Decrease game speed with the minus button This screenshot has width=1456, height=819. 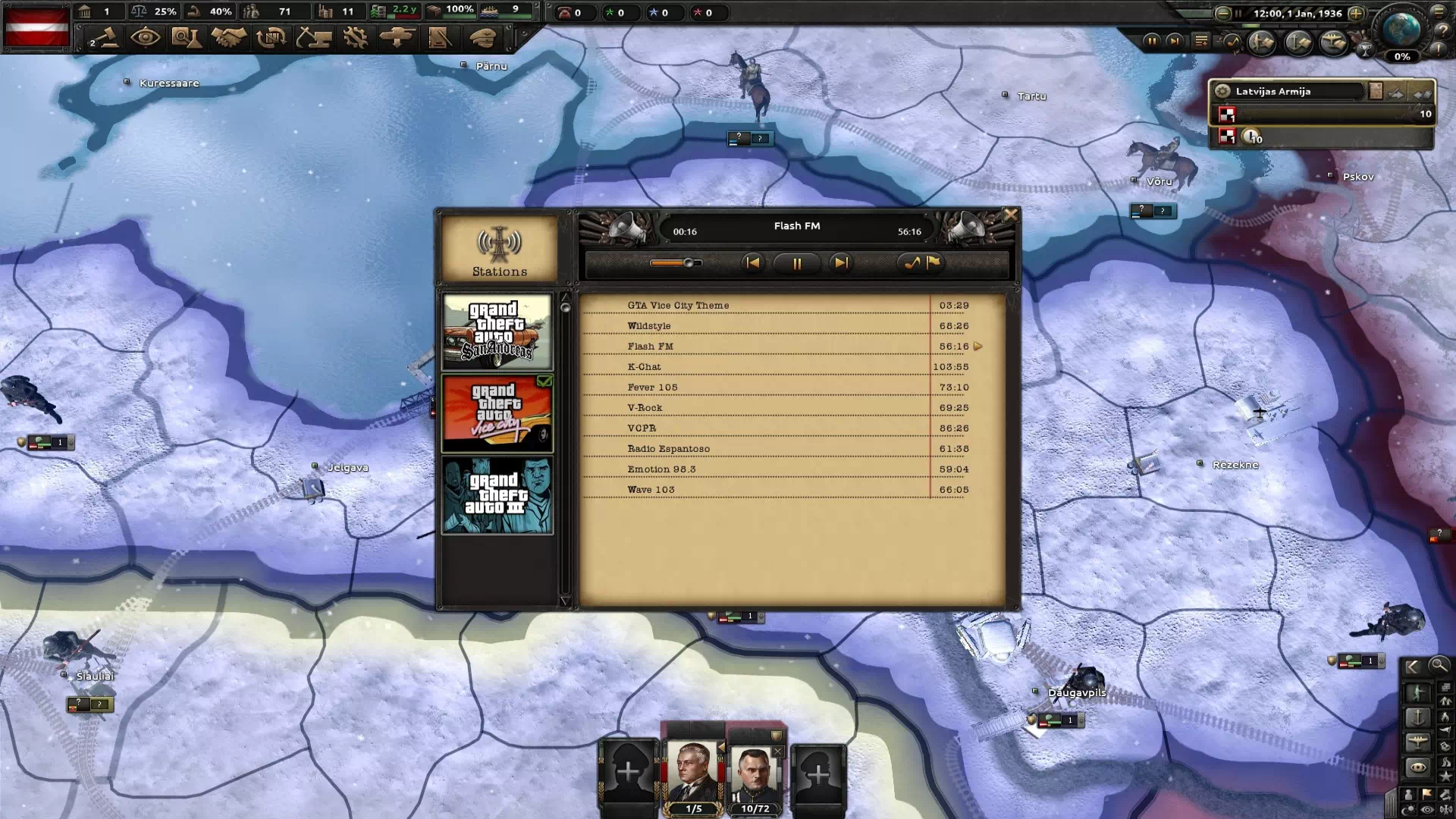pos(1222,13)
